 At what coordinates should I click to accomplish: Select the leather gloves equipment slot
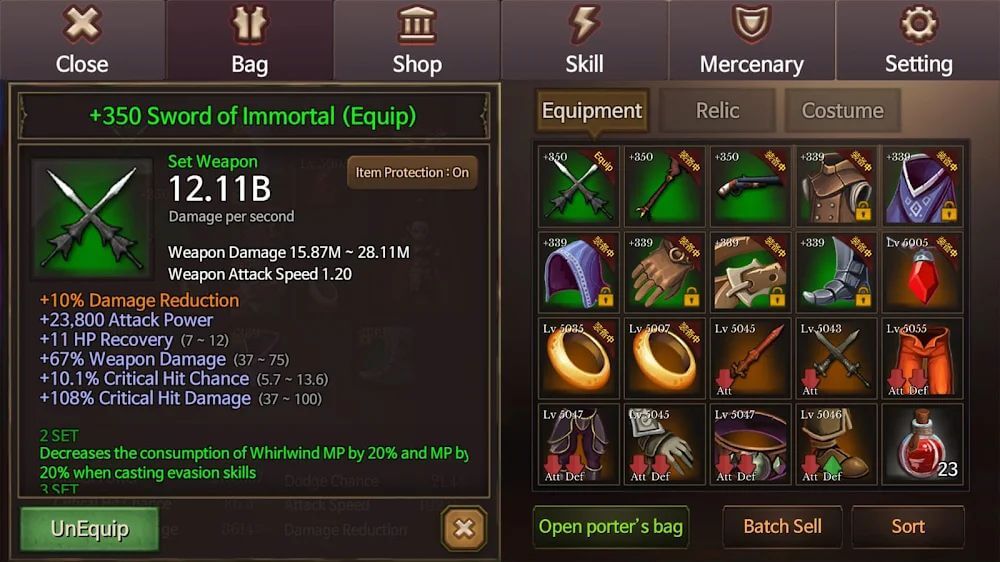(664, 272)
